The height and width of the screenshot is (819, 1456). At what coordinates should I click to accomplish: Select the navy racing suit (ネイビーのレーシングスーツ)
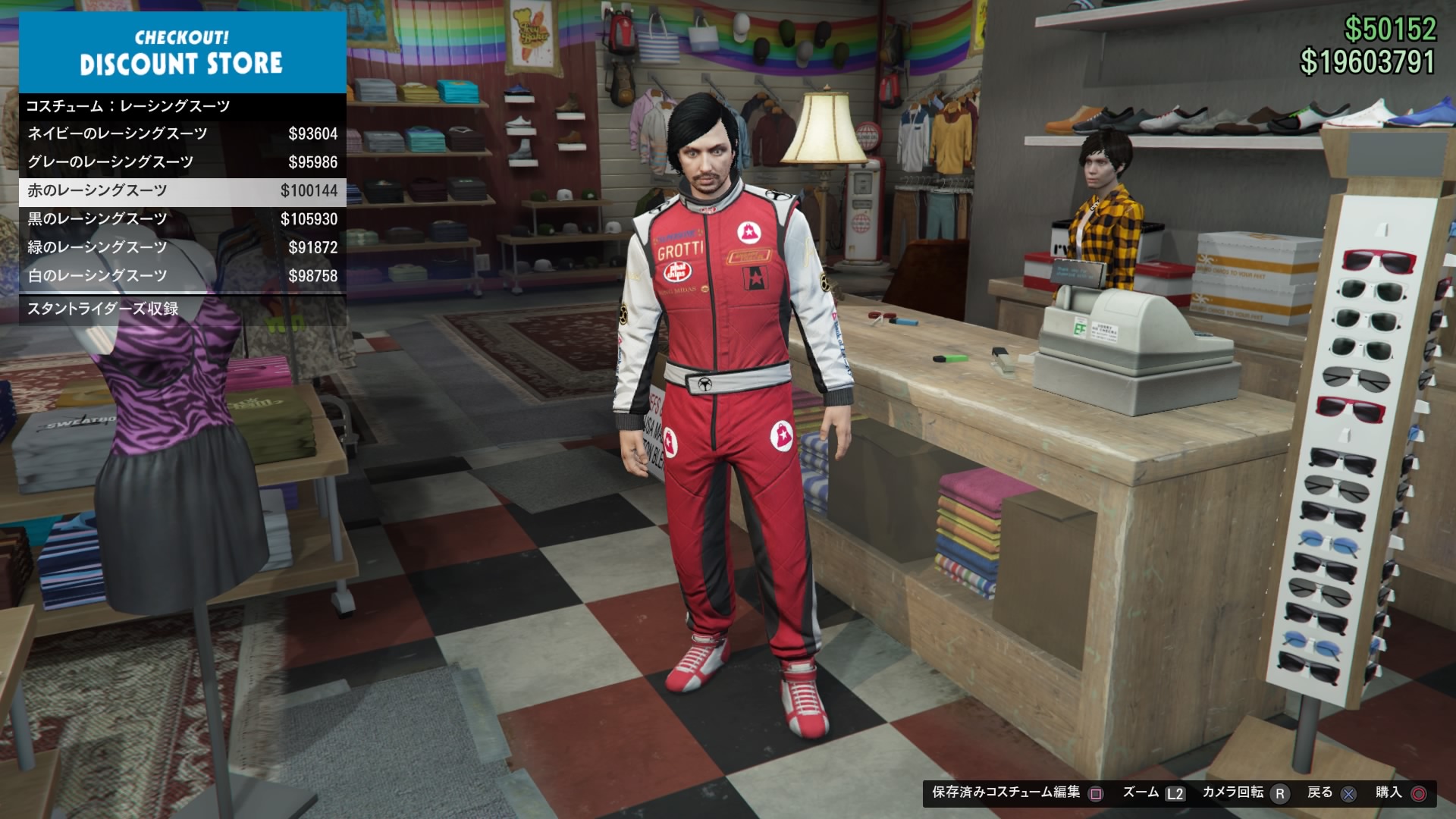tap(182, 134)
